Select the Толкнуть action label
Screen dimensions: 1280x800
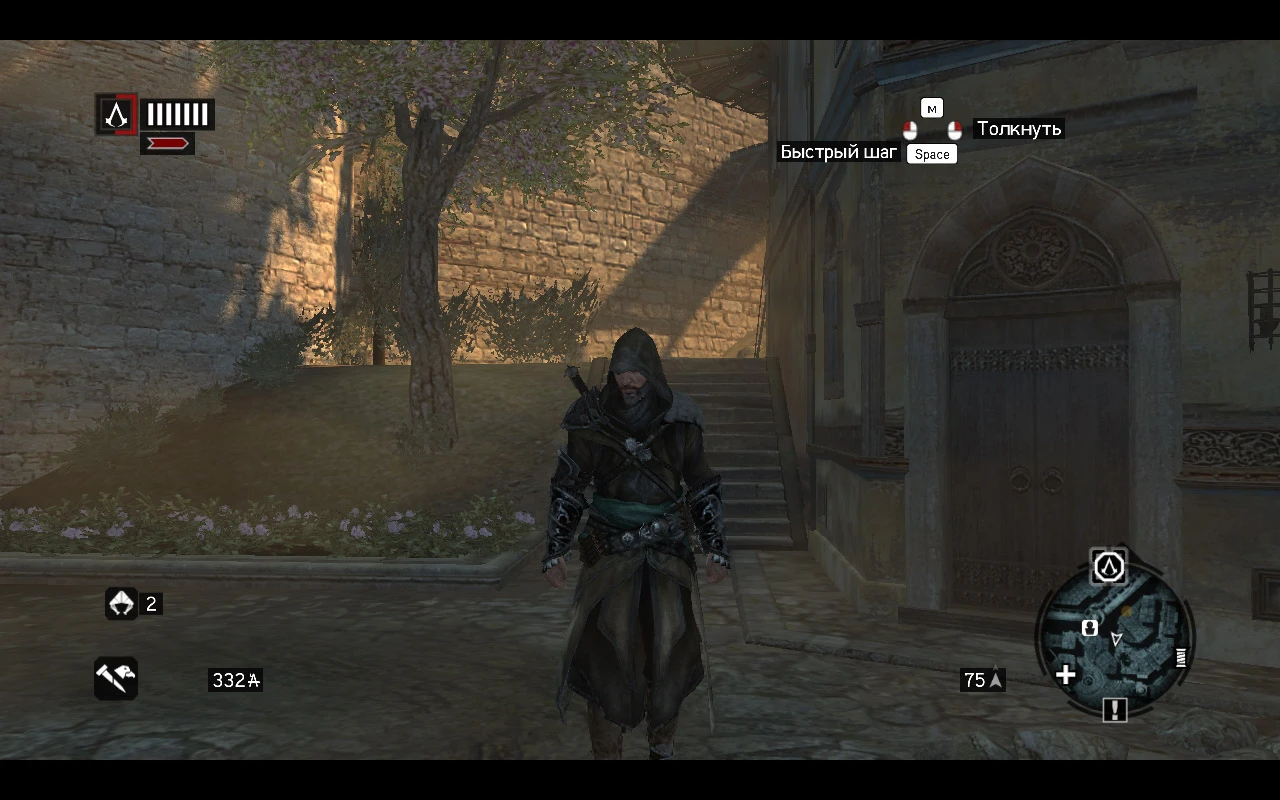point(1019,129)
